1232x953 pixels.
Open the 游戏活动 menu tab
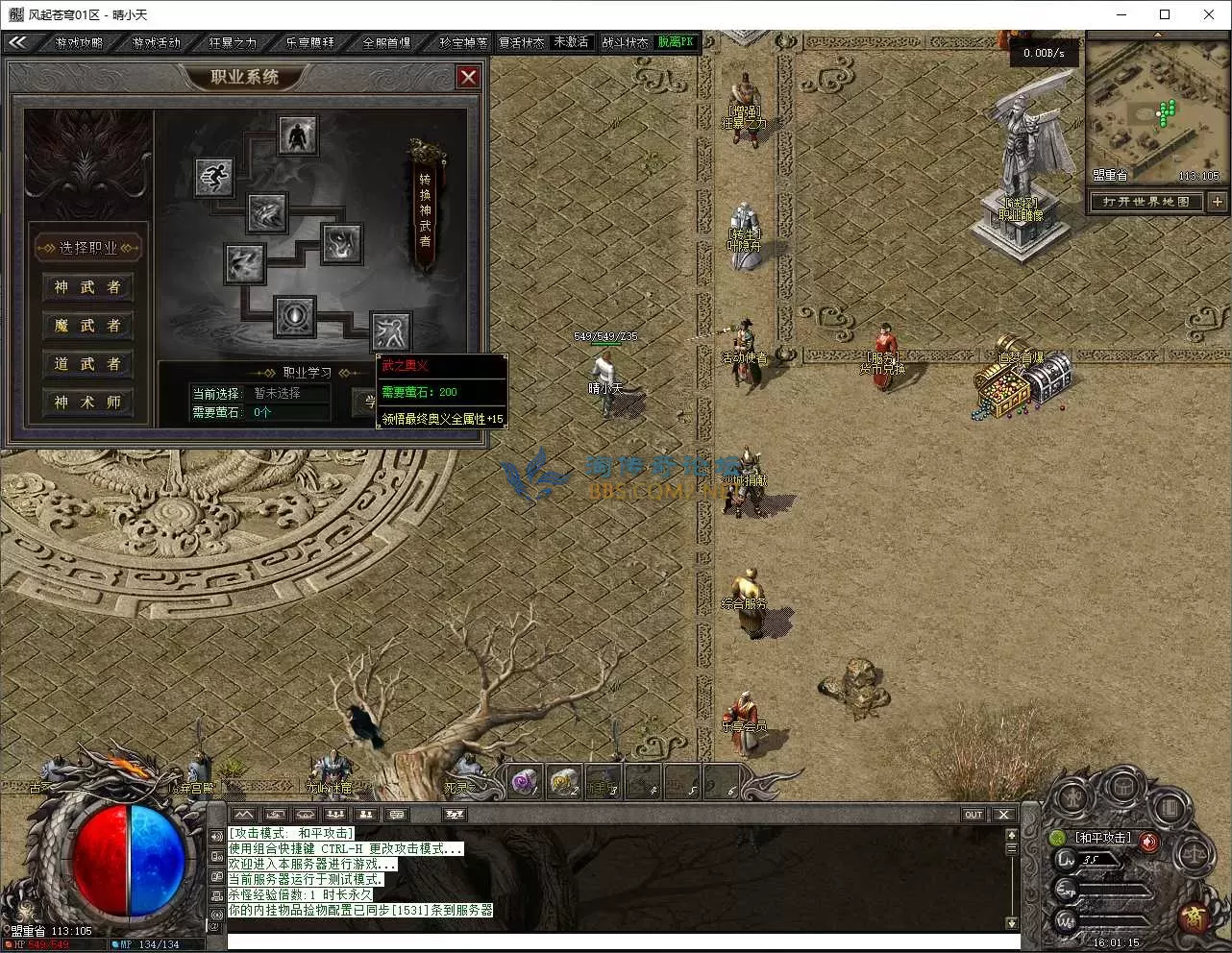157,42
